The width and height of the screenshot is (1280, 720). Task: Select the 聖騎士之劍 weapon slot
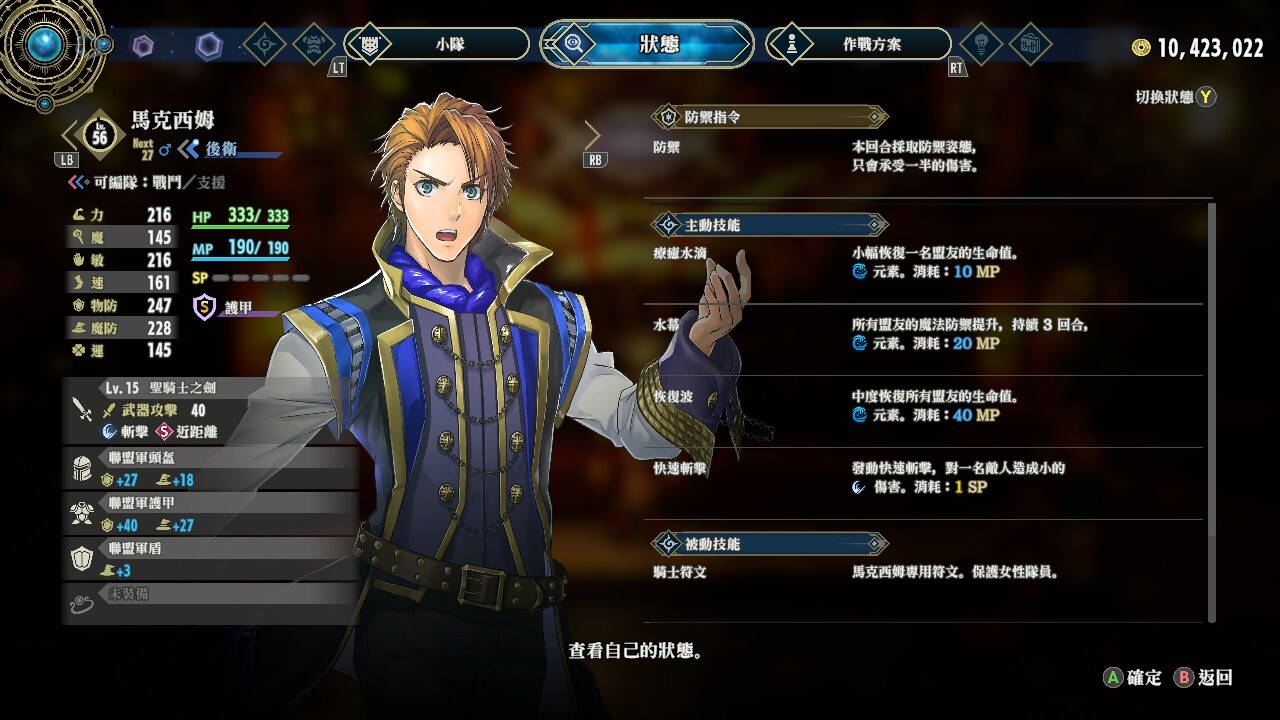pyautogui.click(x=210, y=410)
